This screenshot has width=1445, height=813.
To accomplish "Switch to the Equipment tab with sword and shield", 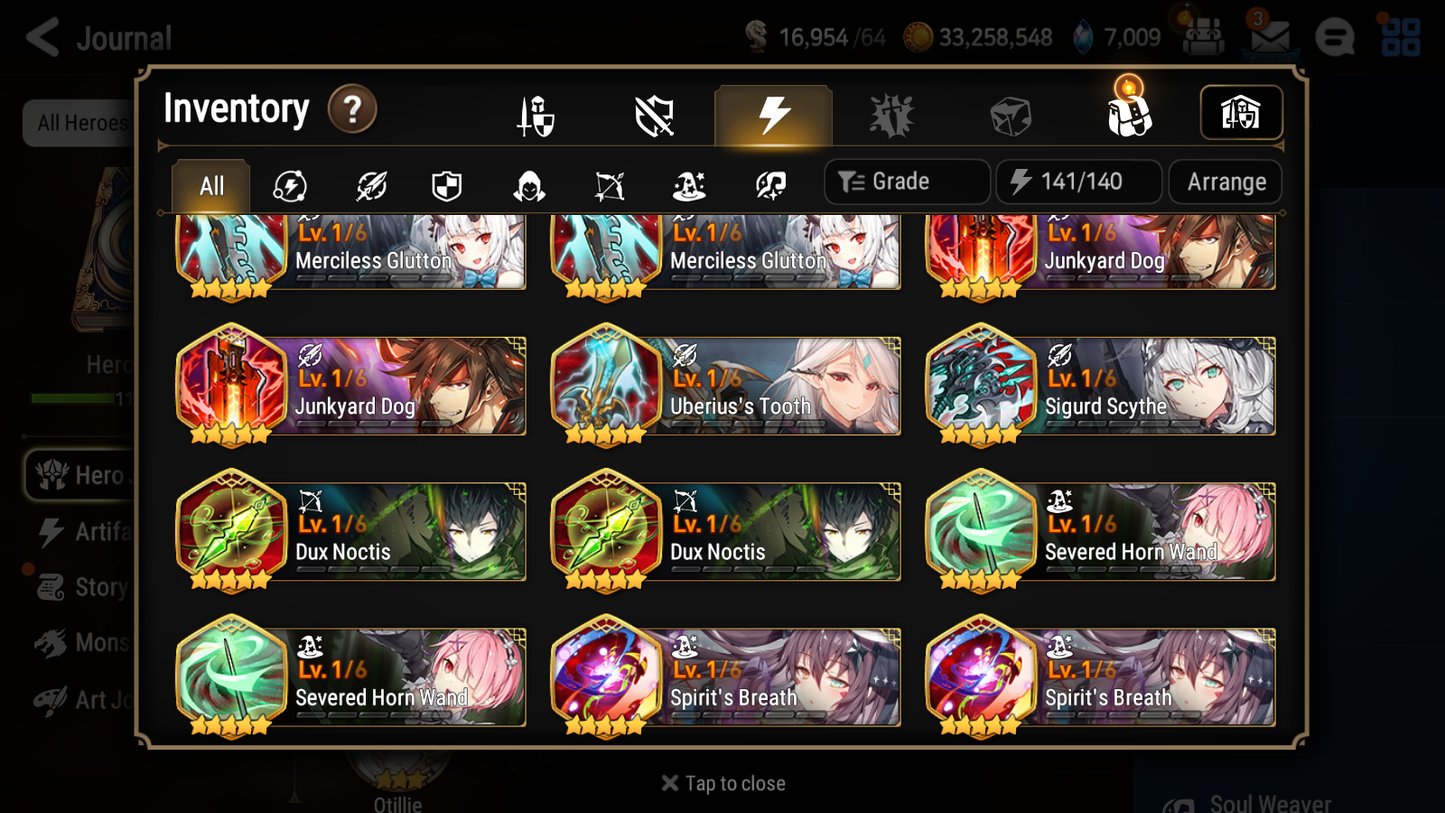I will click(x=536, y=113).
